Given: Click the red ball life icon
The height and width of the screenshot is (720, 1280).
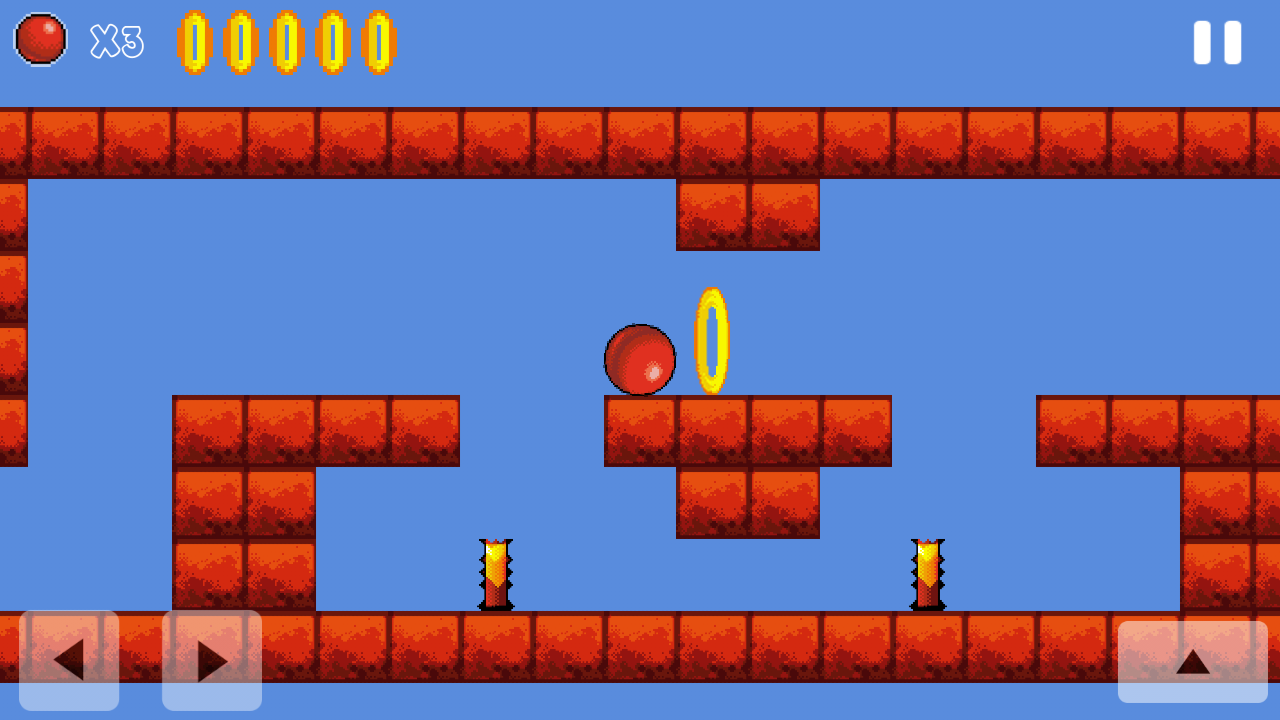Looking at the screenshot, I should tap(40, 40).
